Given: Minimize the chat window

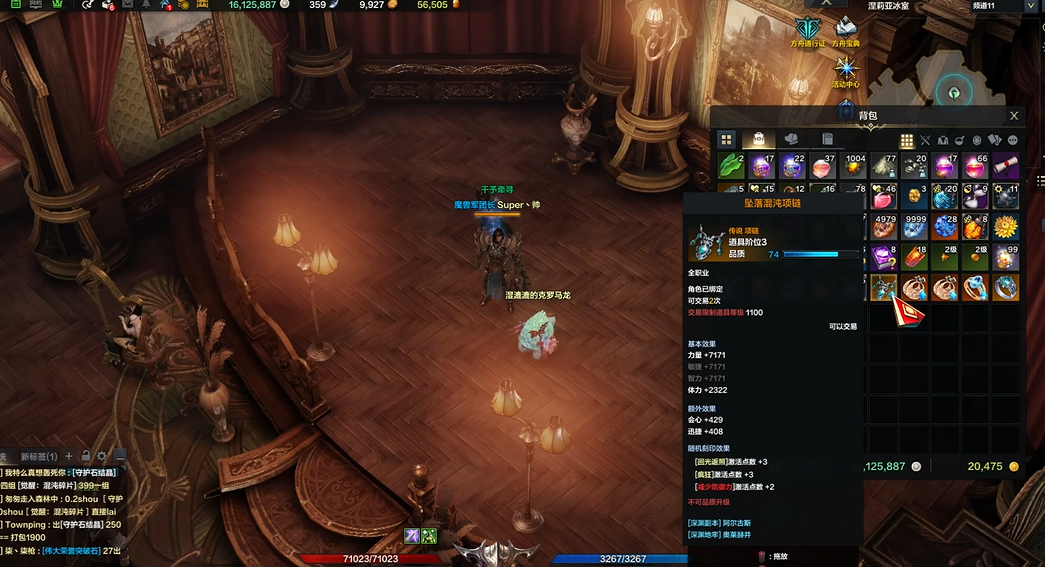Looking at the screenshot, I should 119,457.
